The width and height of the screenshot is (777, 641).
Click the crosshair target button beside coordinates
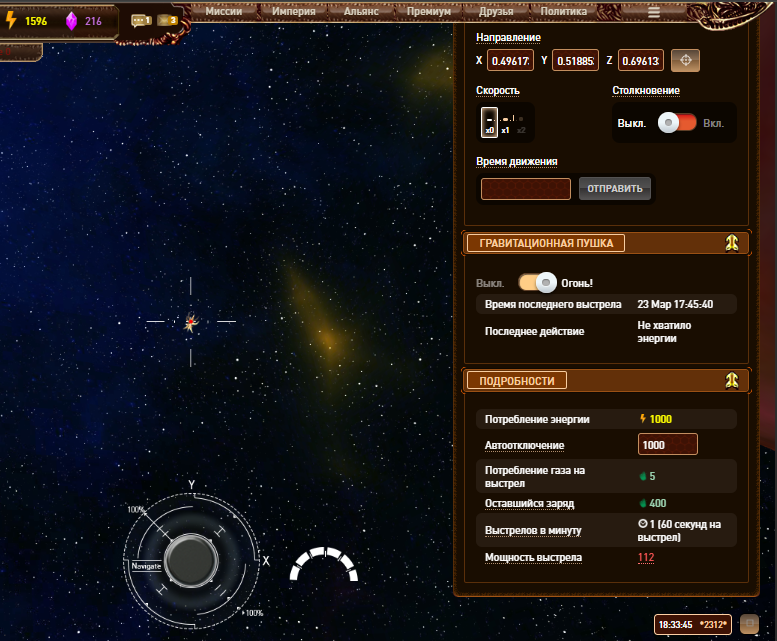click(x=685, y=61)
